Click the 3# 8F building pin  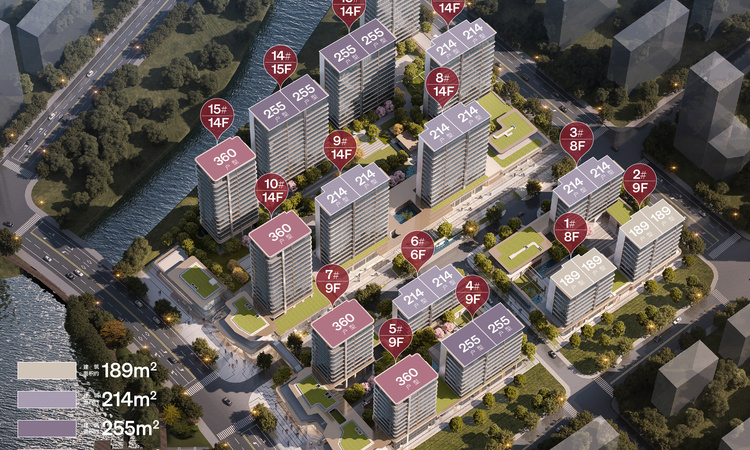[x=576, y=137]
